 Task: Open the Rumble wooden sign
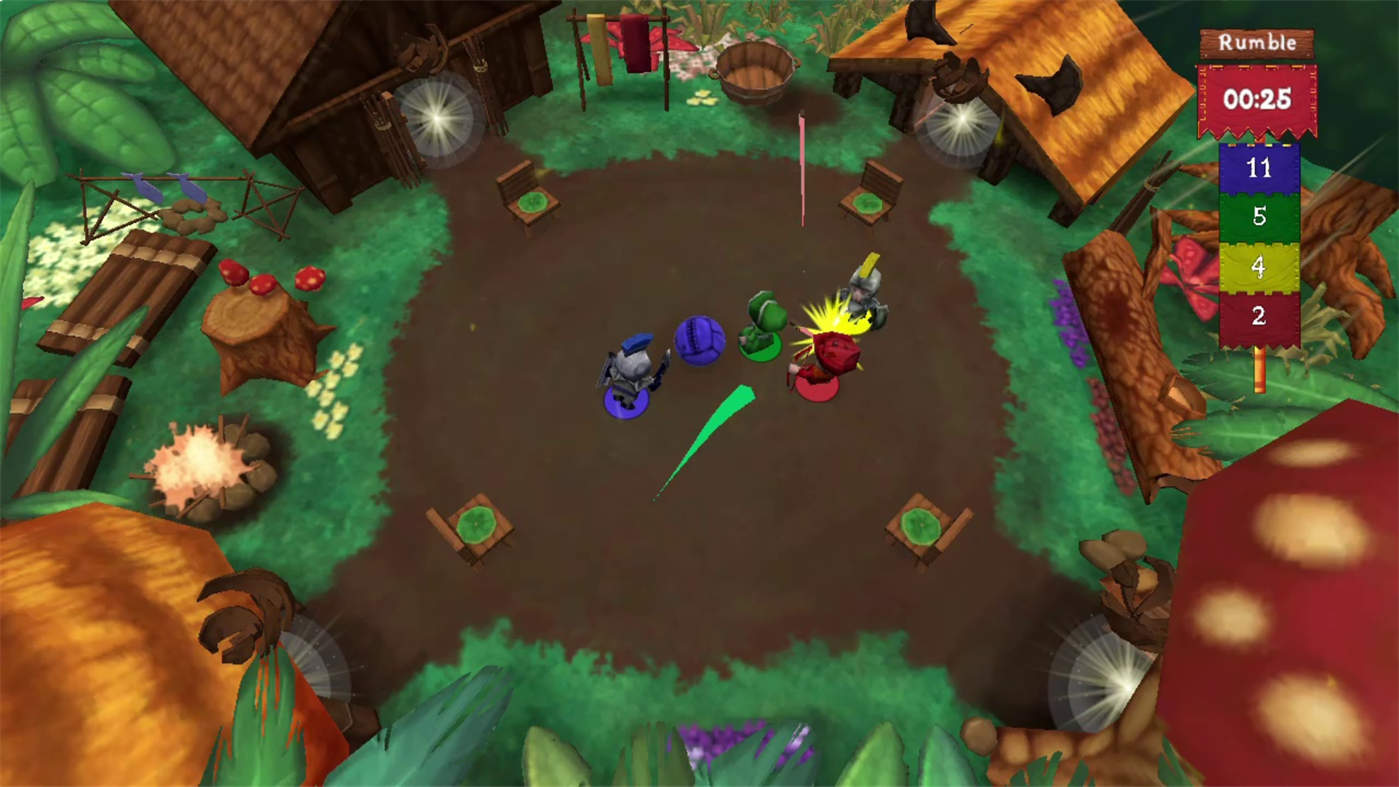[1256, 42]
